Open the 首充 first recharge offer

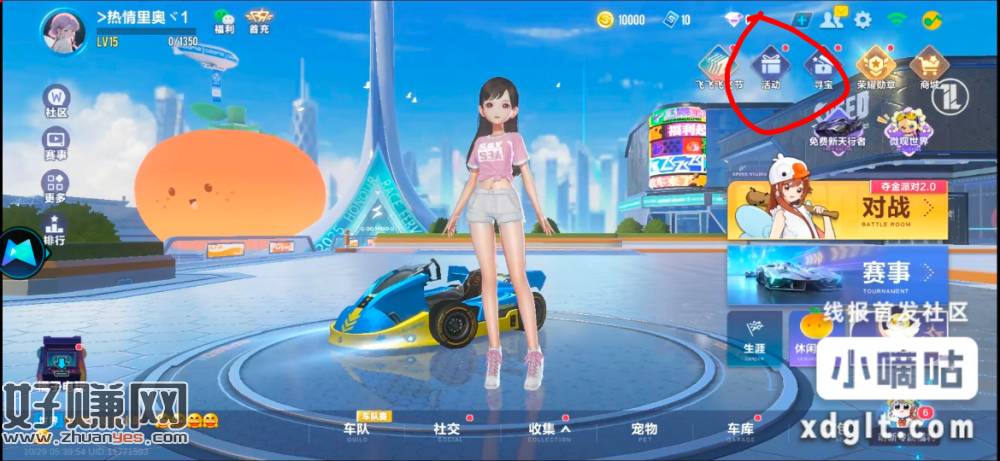click(259, 21)
